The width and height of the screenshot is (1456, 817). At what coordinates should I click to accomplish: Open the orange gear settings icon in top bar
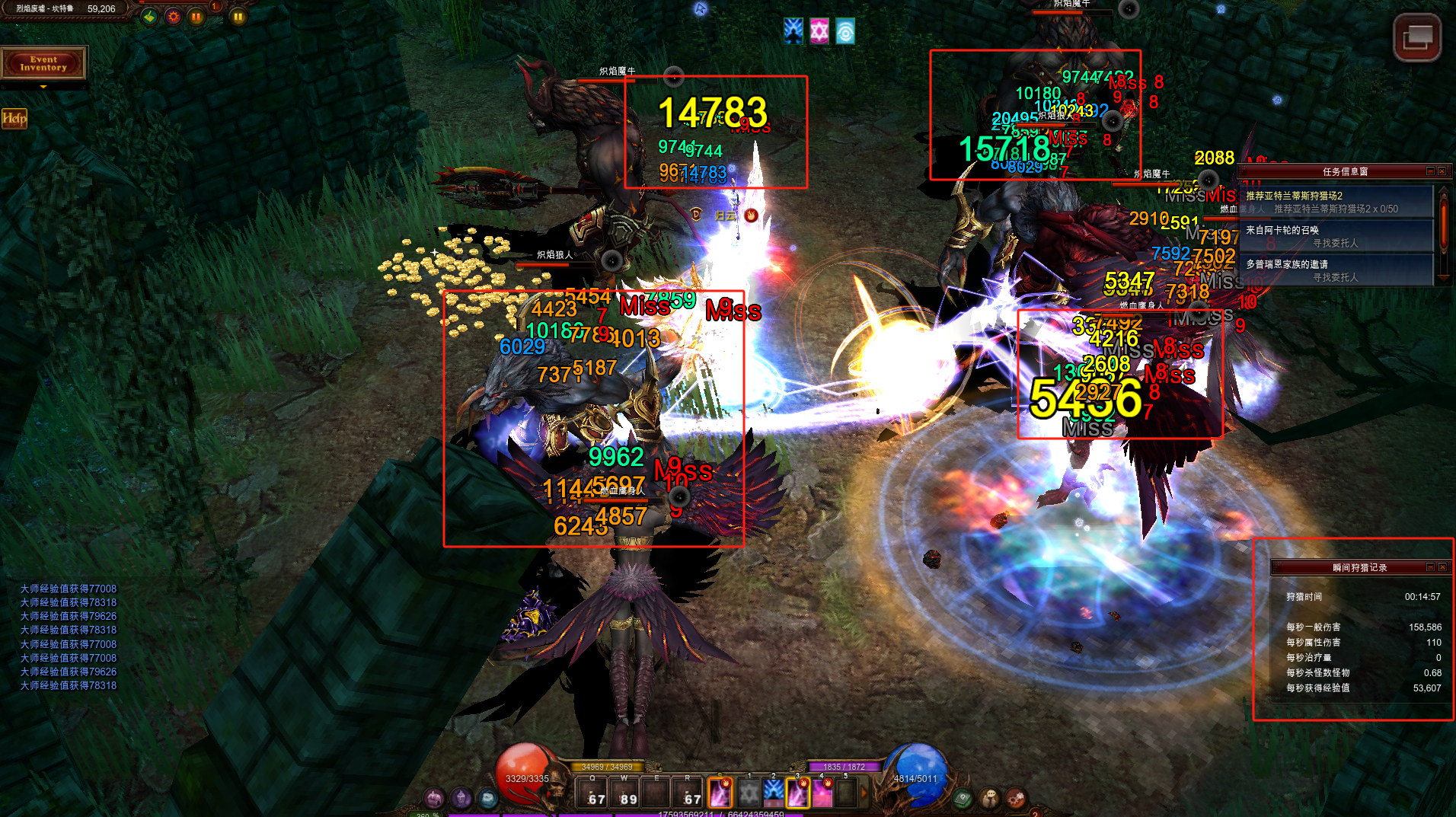click(174, 16)
